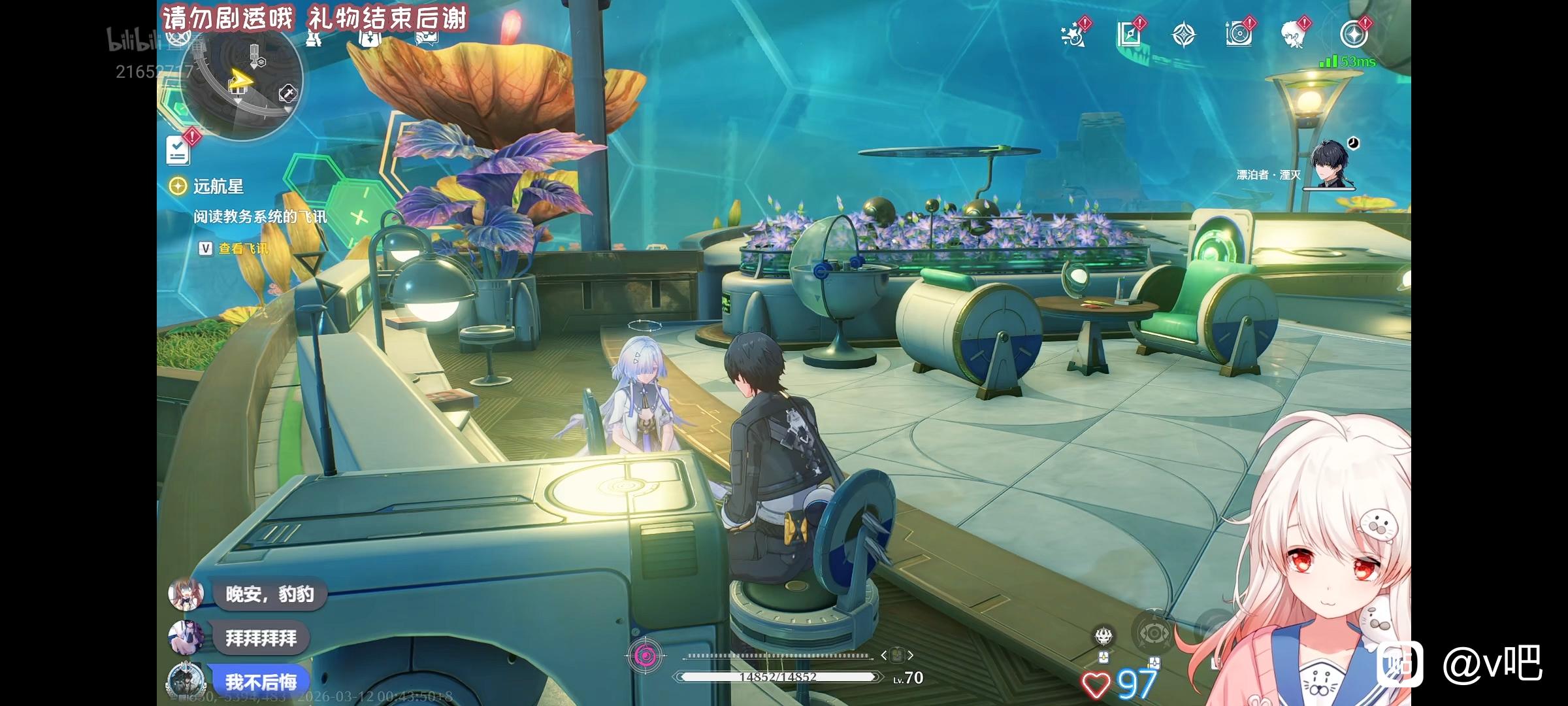Click the 晚安，豹豹 chat message

[x=269, y=594]
